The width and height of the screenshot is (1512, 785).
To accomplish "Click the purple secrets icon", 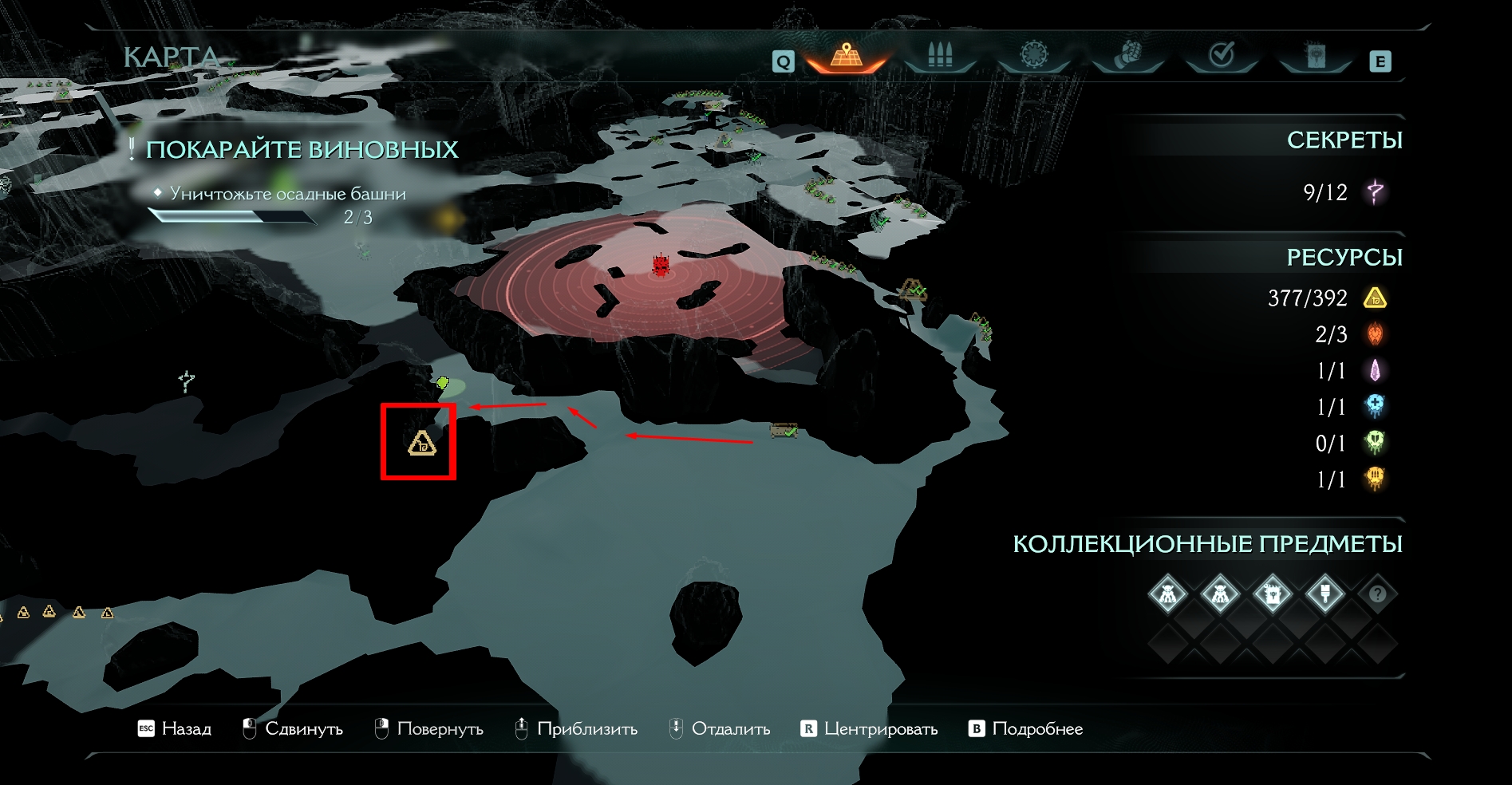I will 1375,192.
